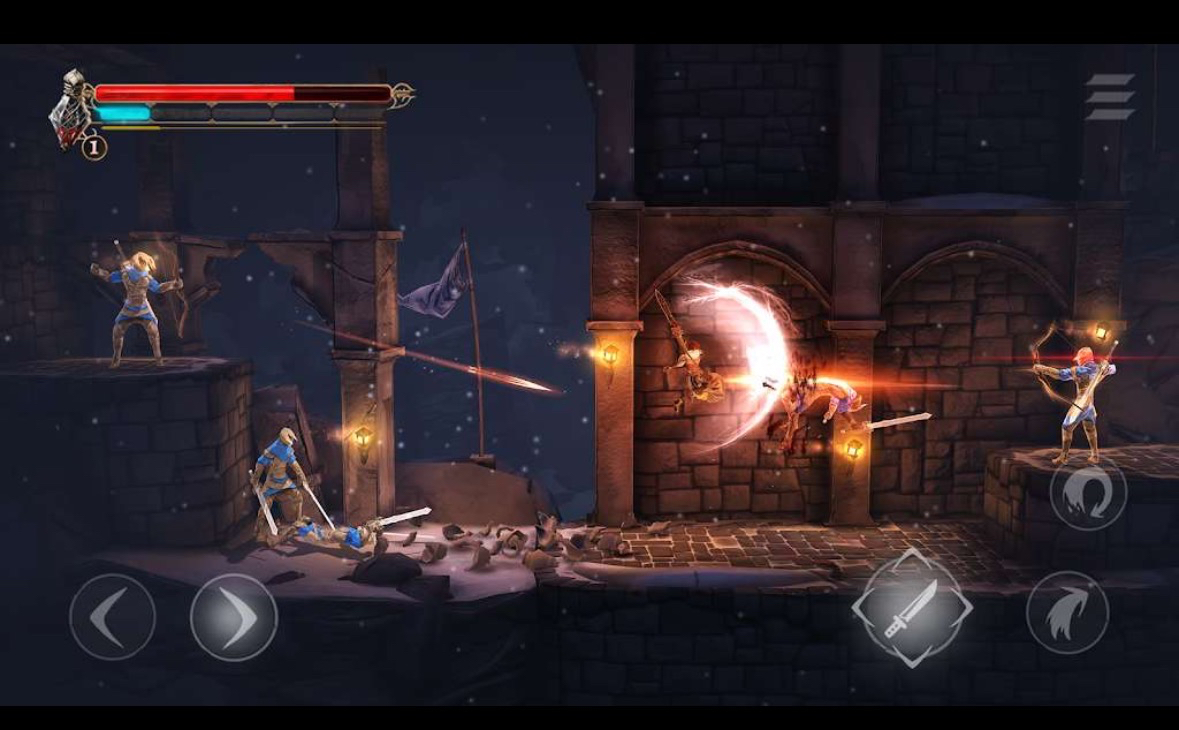Attack with the sword button
The height and width of the screenshot is (730, 1179).
coord(911,608)
